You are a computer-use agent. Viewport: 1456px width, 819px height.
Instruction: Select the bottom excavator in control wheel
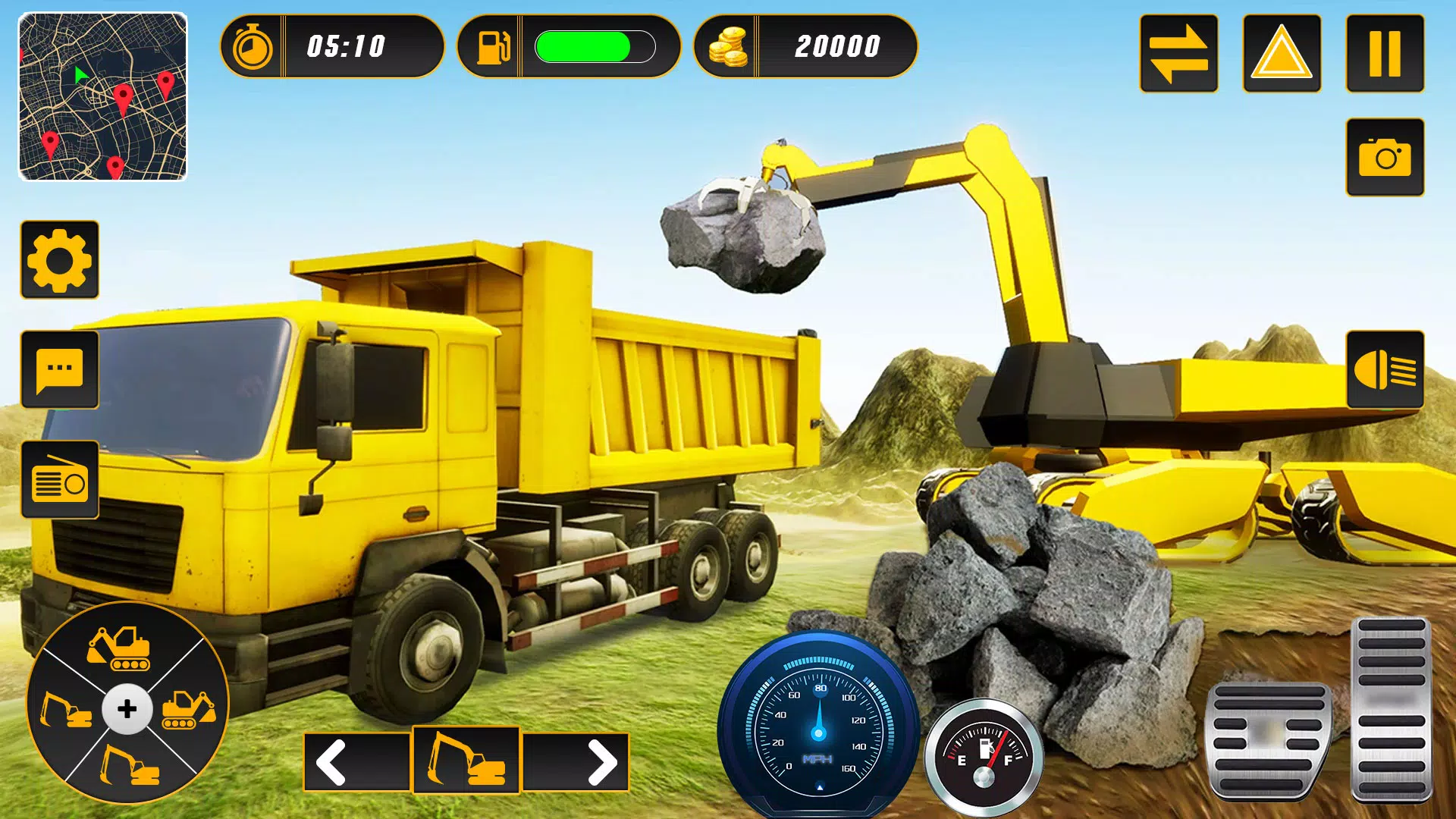pos(130,764)
